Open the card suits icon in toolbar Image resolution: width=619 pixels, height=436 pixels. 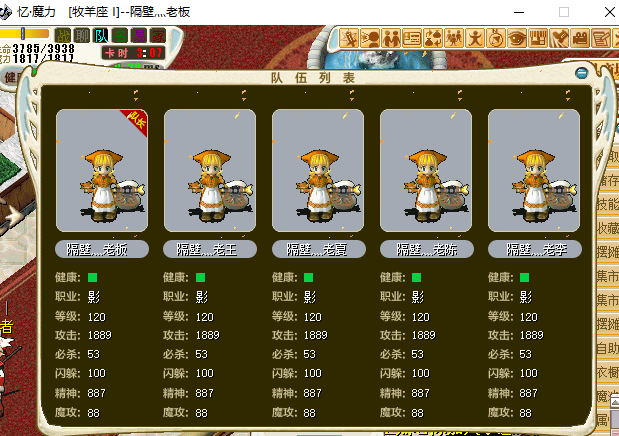click(432, 38)
